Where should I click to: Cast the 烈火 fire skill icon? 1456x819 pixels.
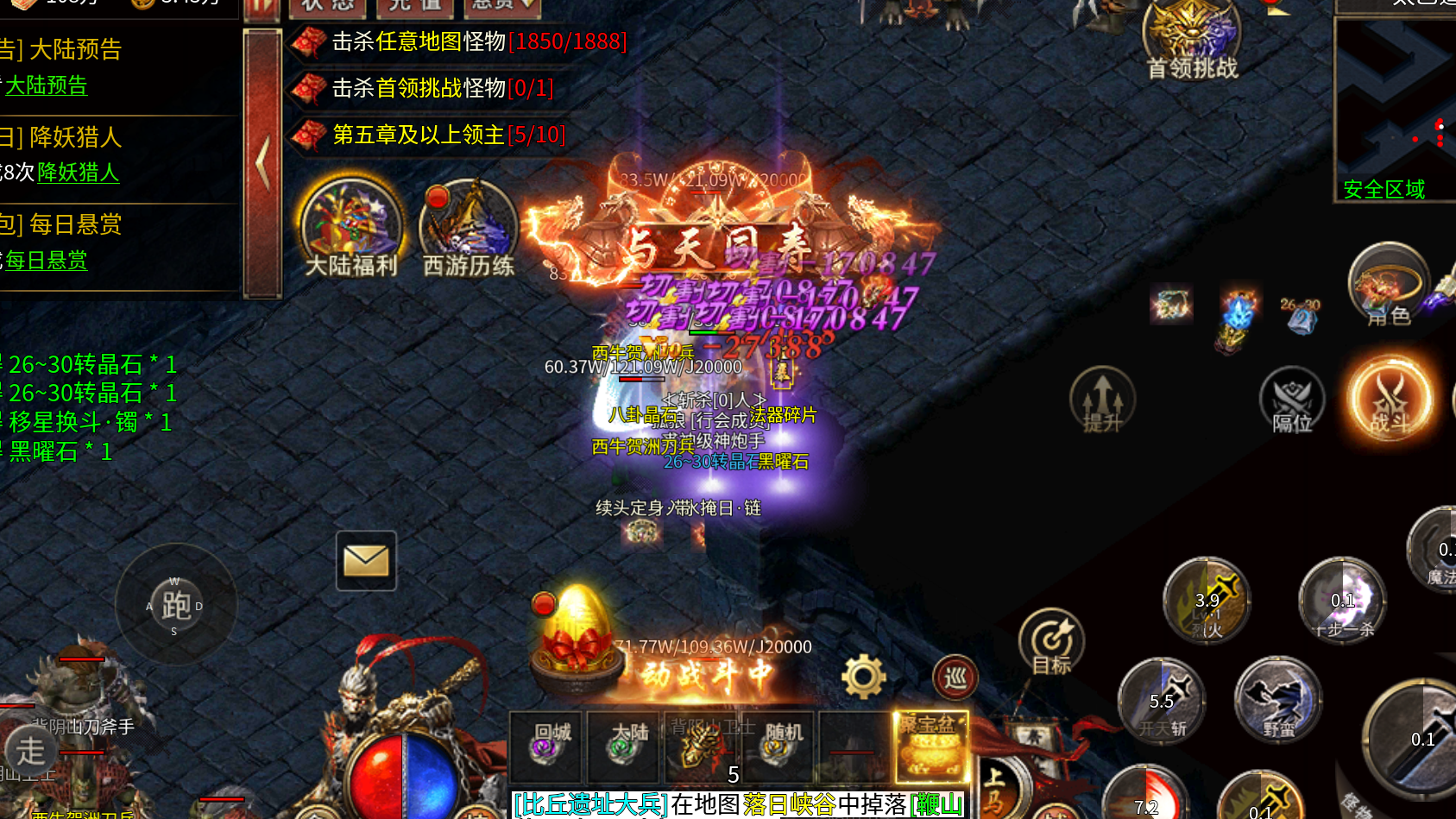pos(1206,602)
